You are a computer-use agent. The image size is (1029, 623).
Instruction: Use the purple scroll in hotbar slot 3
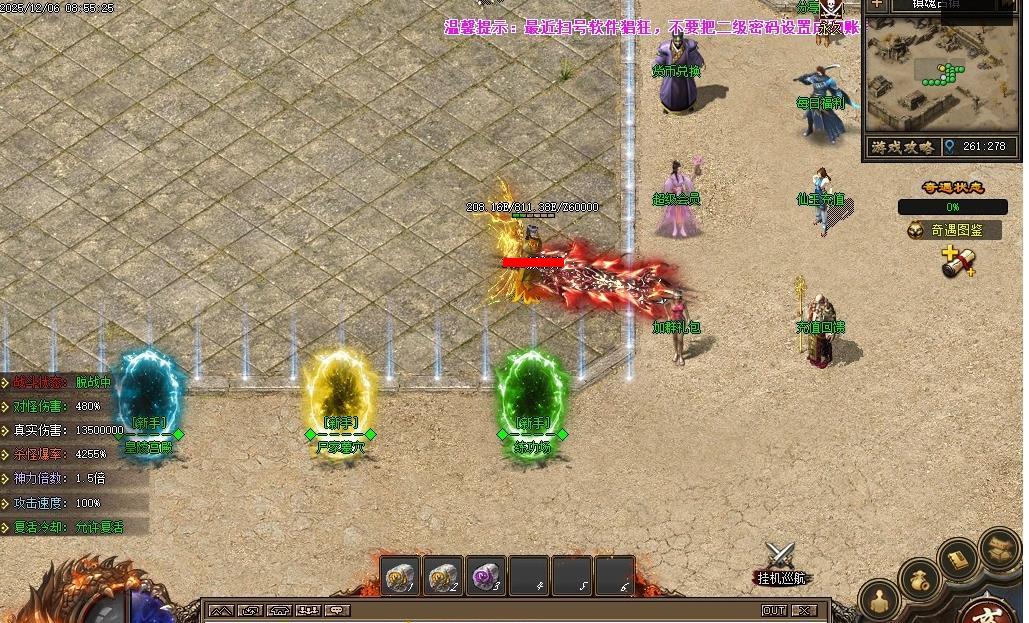tap(487, 576)
